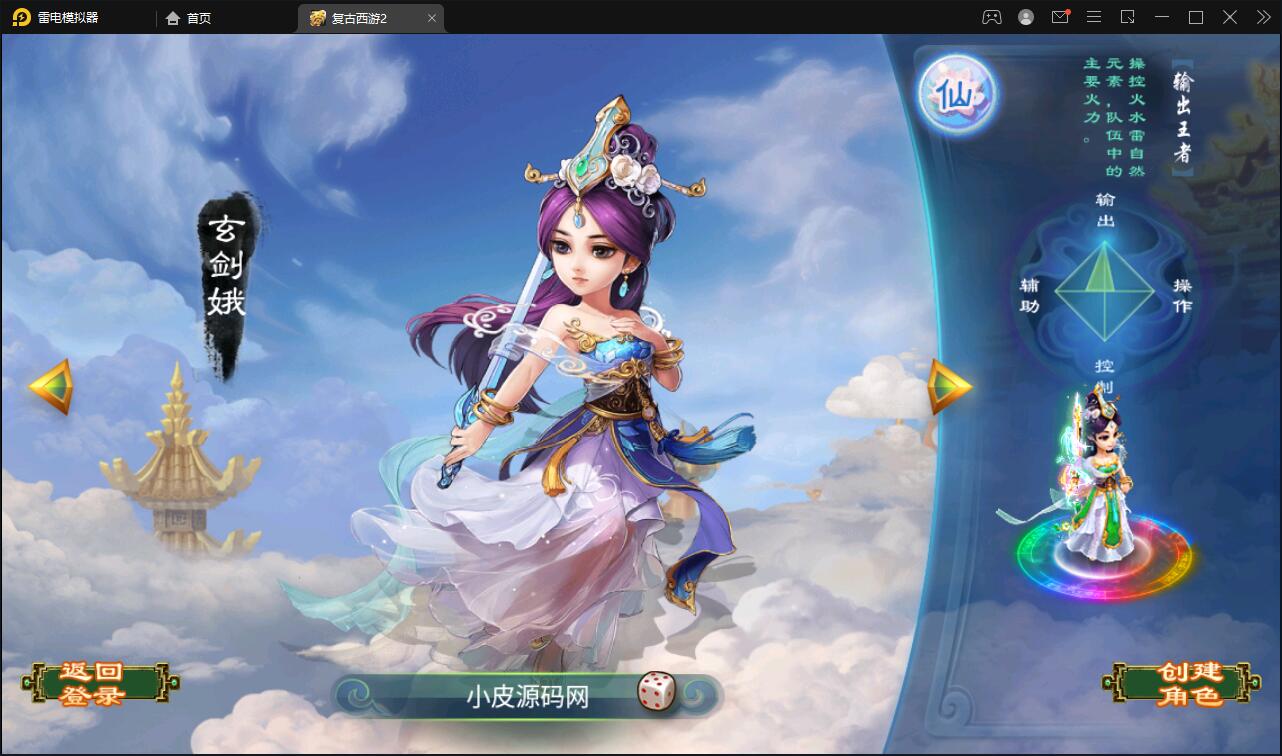Select the 复古西游2 game tab
Viewport: 1282px width, 756px height.
pos(359,18)
